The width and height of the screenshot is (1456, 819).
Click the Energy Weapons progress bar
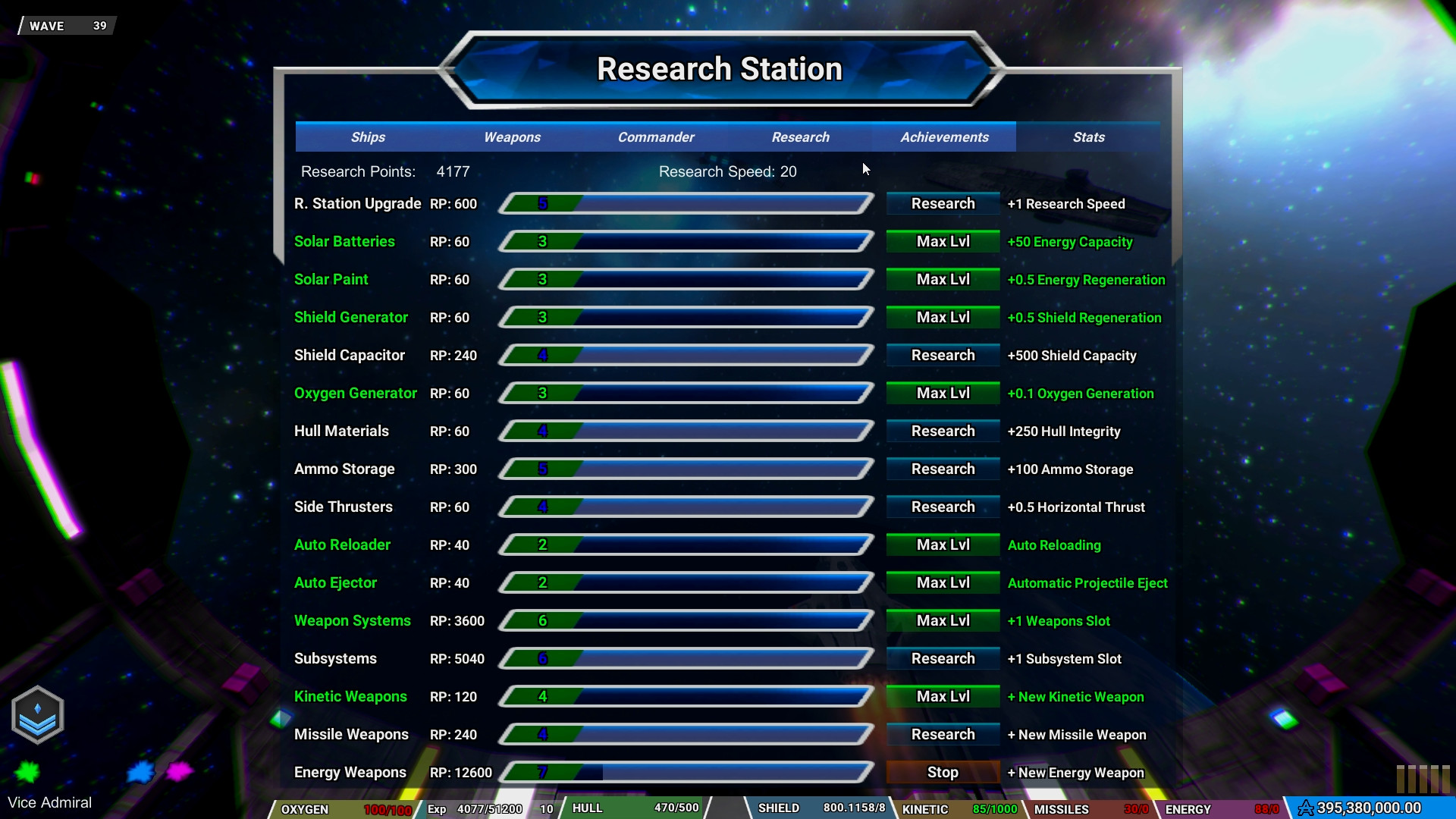coord(685,772)
